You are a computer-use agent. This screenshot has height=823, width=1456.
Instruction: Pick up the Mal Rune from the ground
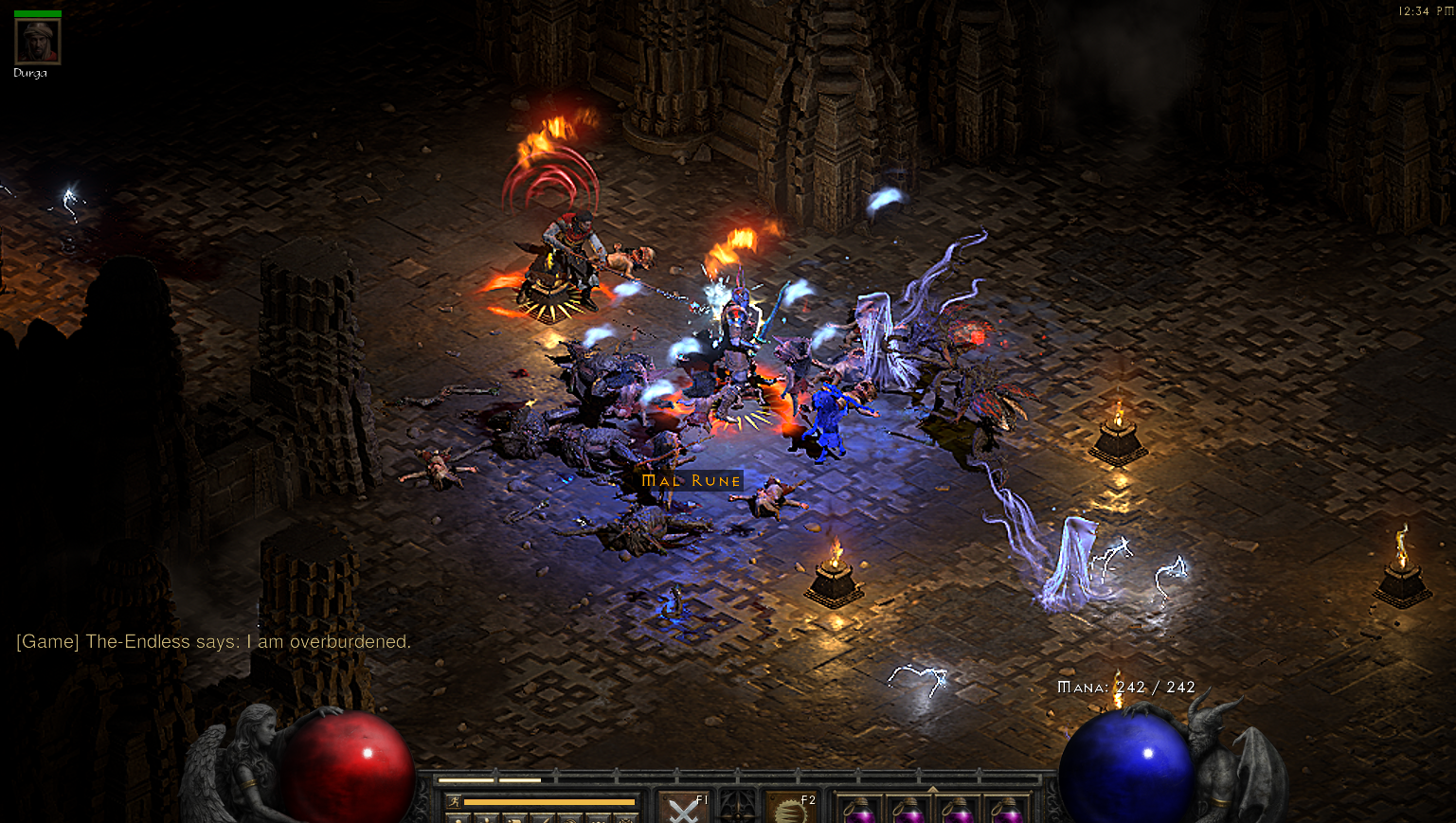692,480
